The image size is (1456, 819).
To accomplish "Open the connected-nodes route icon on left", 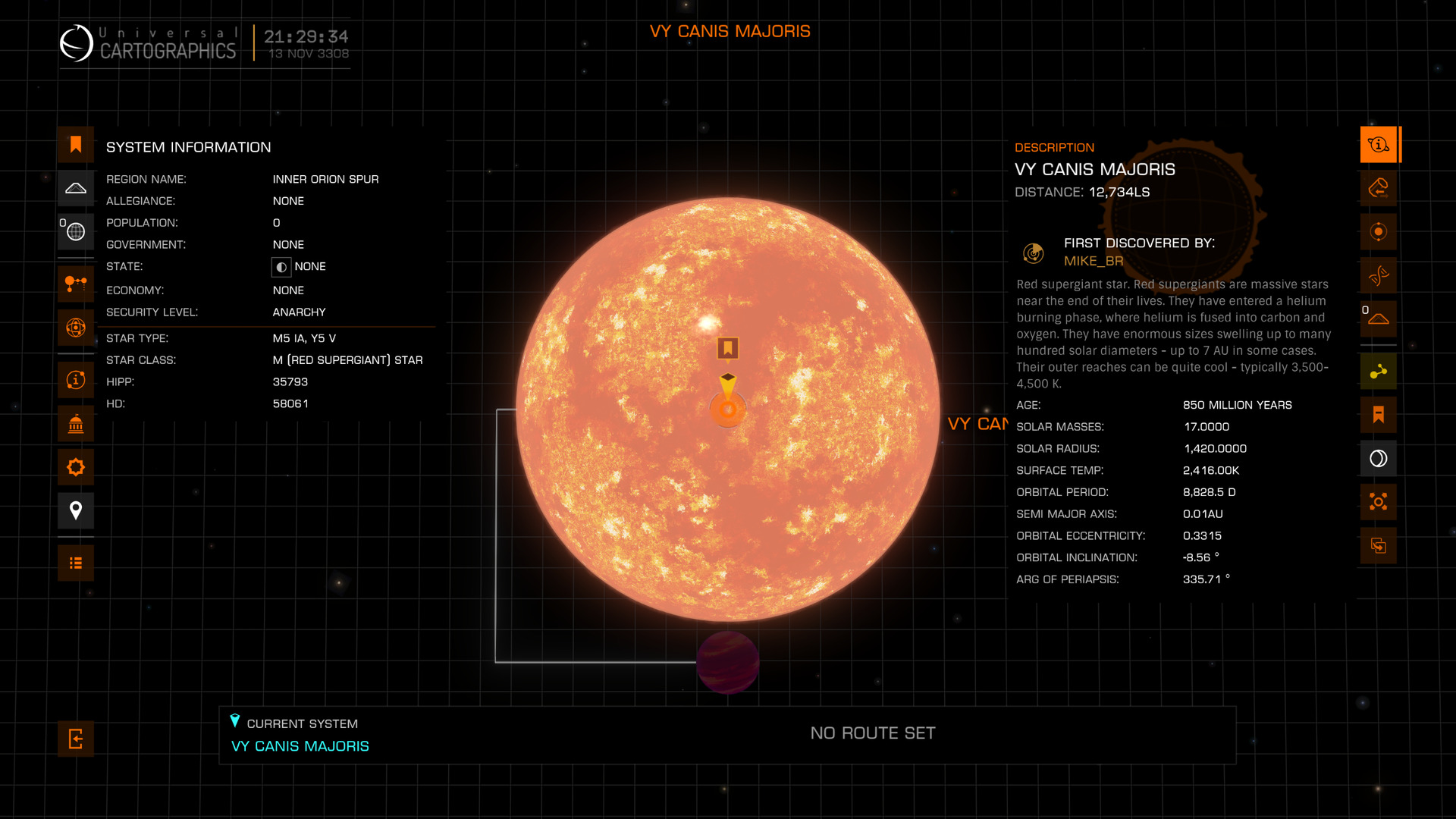I will coord(76,284).
